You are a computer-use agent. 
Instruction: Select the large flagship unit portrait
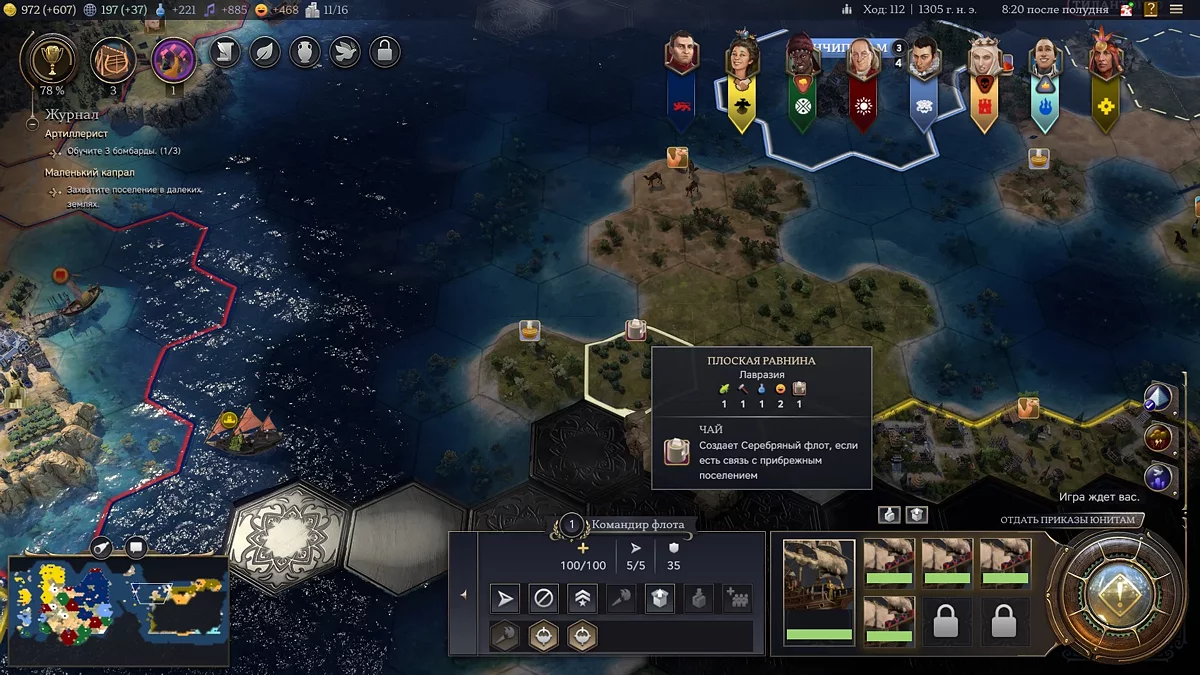coord(819,592)
